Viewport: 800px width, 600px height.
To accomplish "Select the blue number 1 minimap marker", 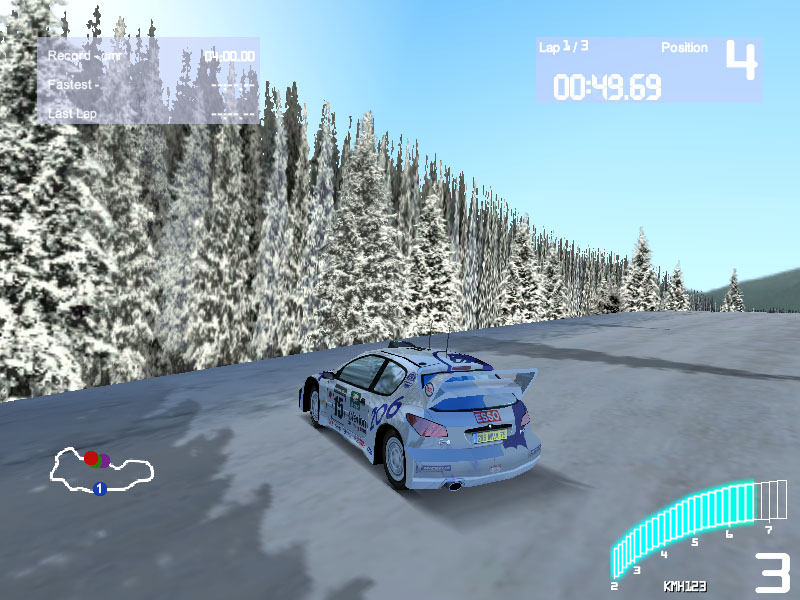I will [x=99, y=488].
